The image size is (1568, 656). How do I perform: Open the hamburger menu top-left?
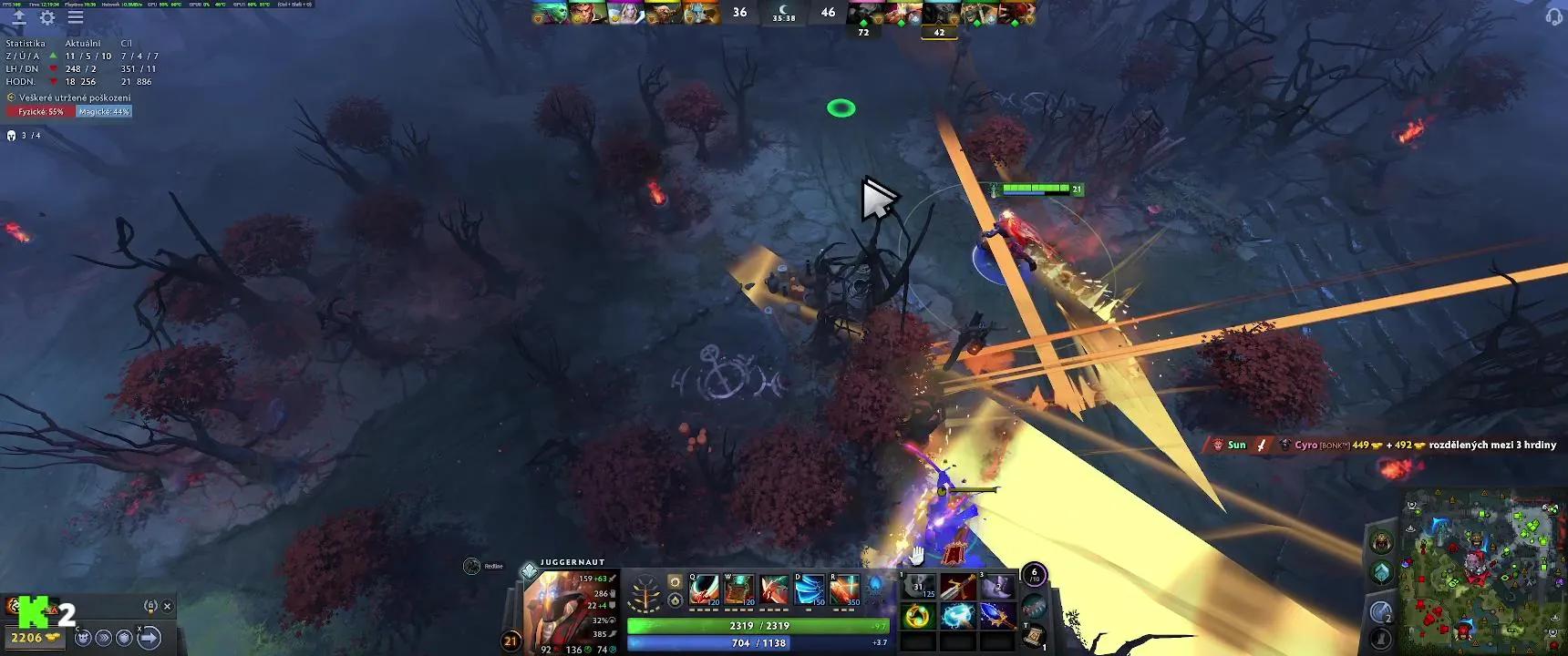(x=77, y=16)
